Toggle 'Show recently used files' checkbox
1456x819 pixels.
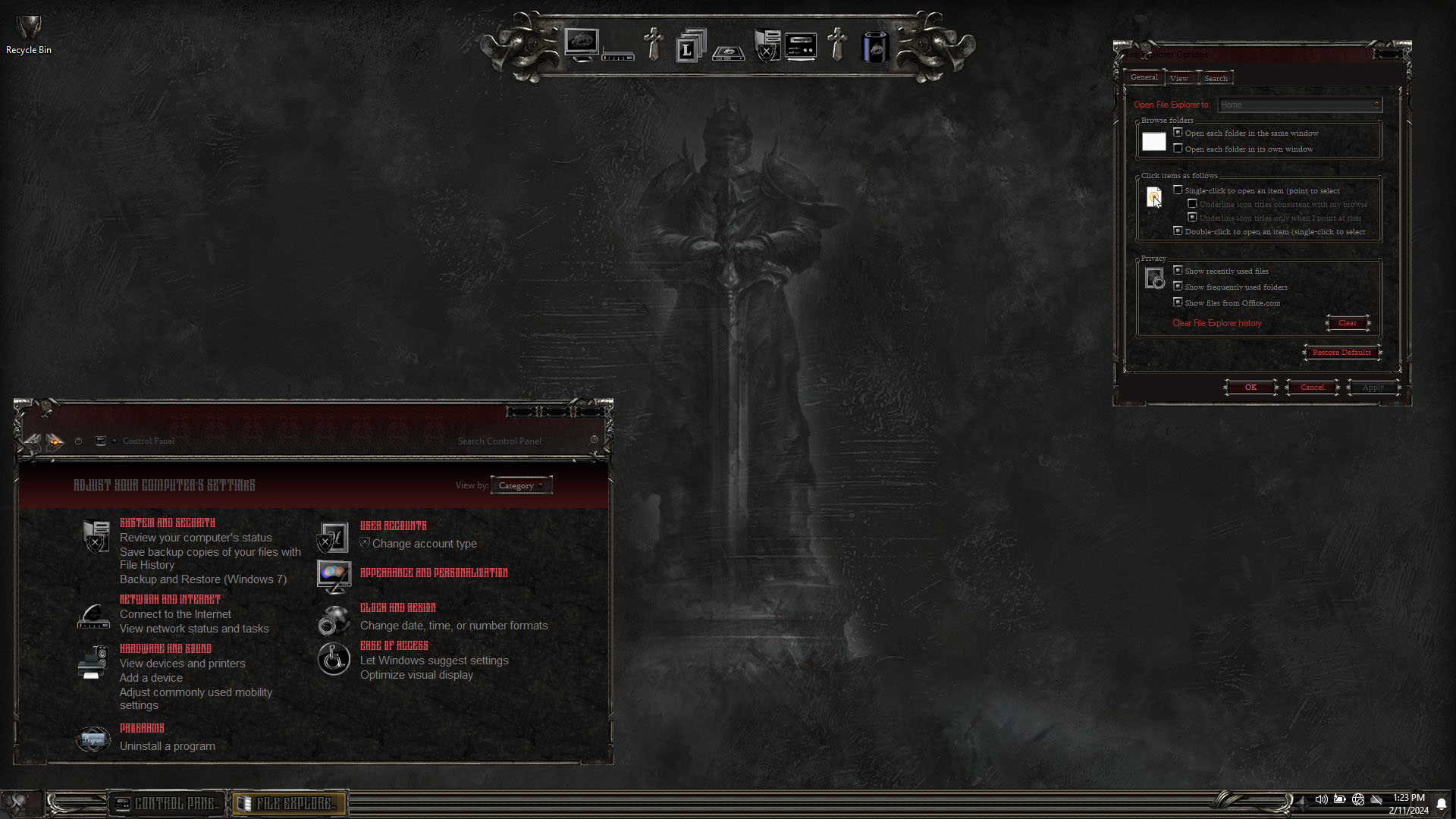1178,271
